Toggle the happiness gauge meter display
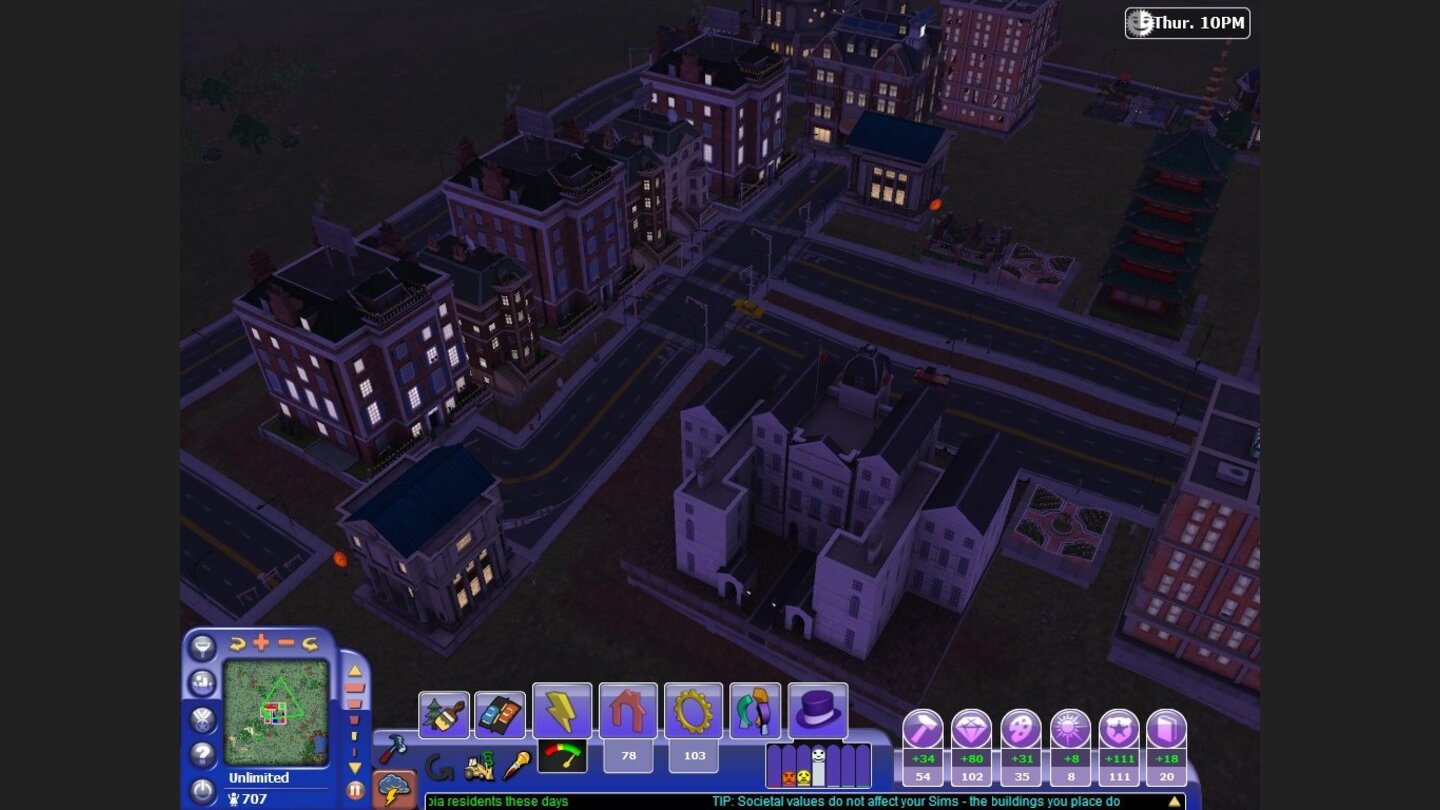 click(x=564, y=754)
